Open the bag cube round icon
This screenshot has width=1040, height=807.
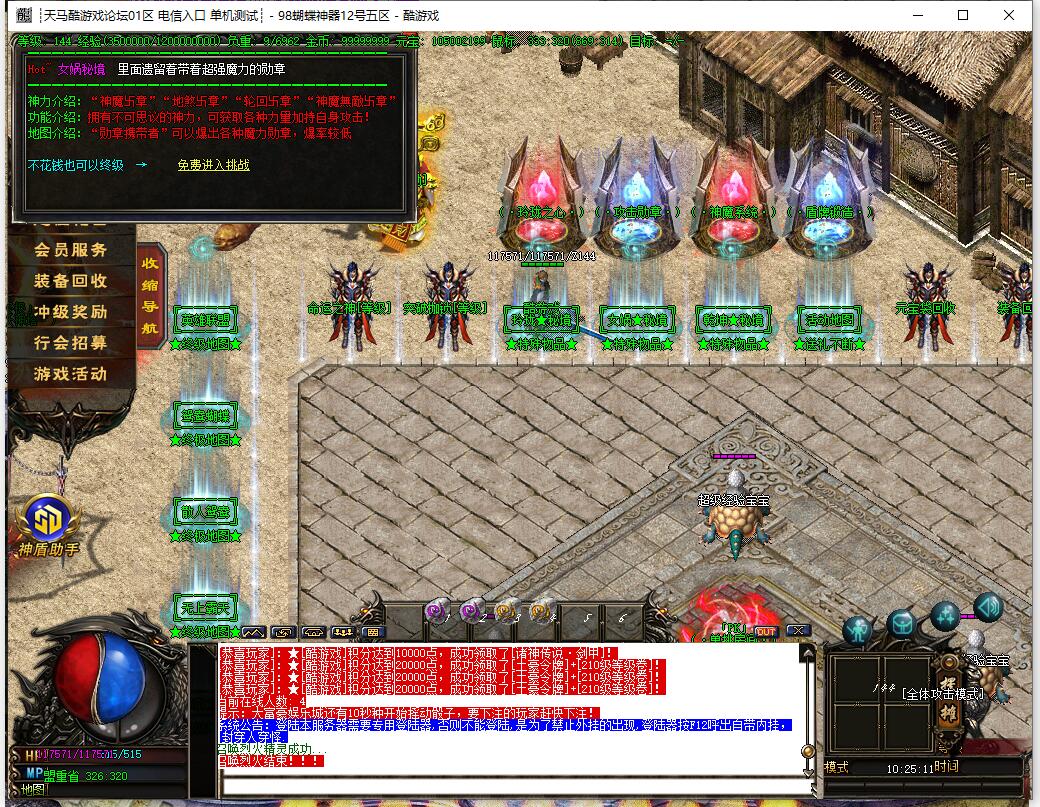(x=901, y=625)
